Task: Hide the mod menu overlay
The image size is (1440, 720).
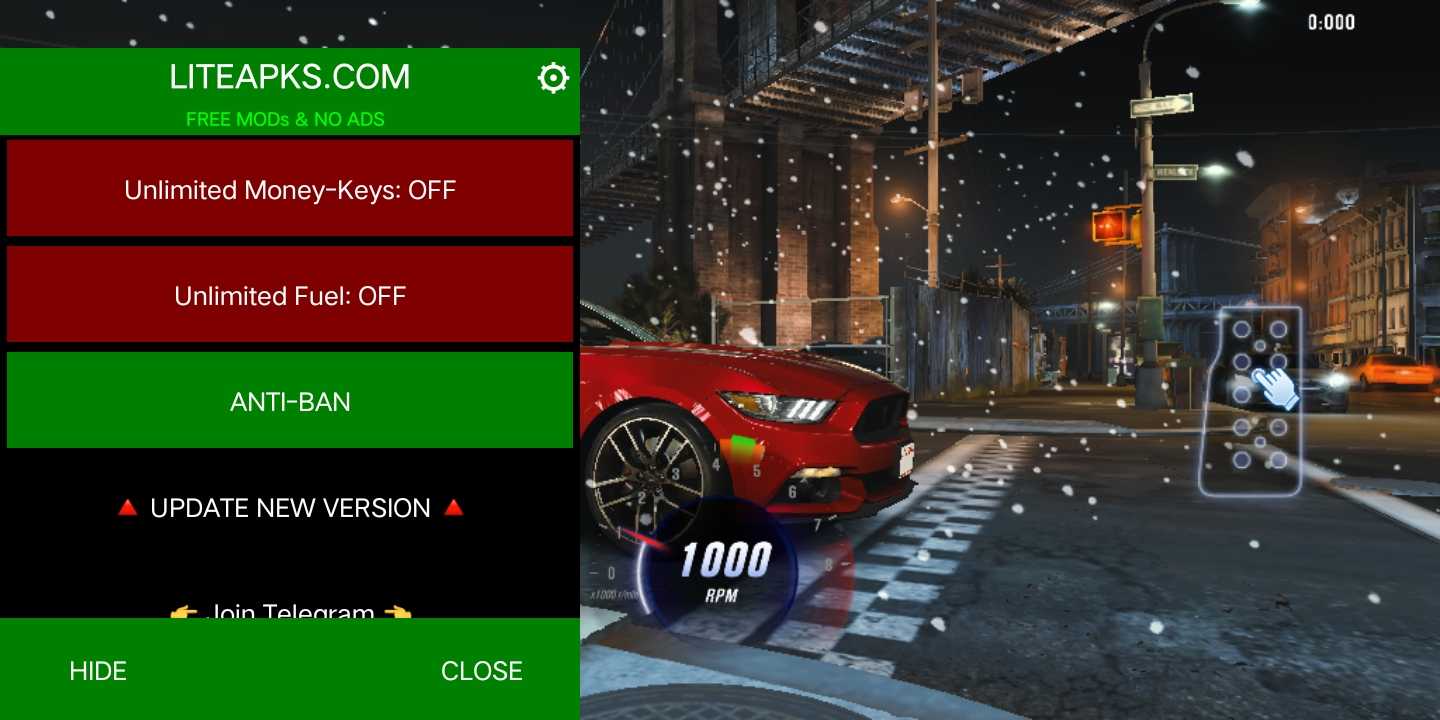Action: click(98, 670)
